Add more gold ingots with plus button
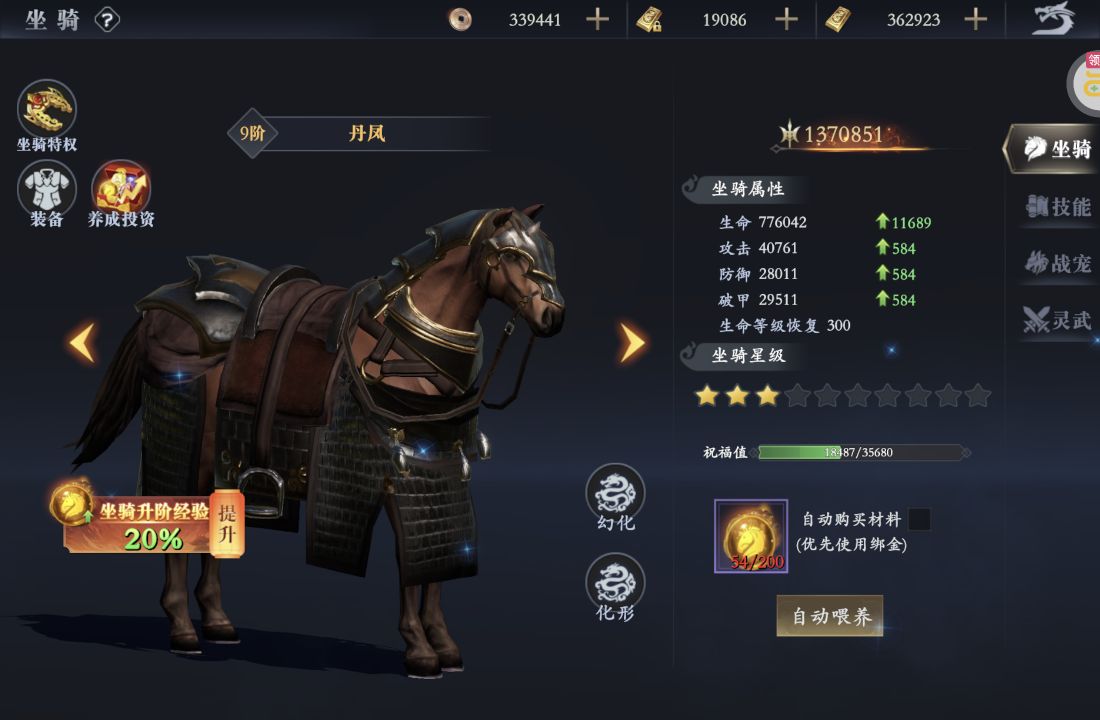Screen dimensions: 1100x720 point(976,19)
